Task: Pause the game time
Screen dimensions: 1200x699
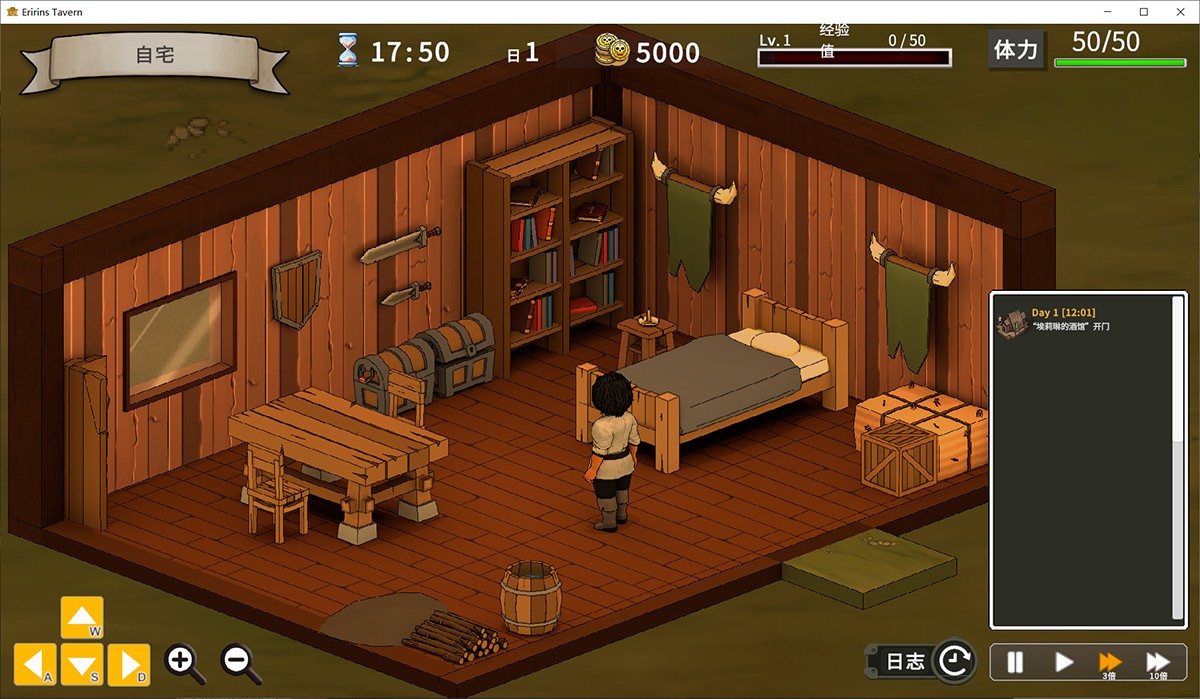Action: point(1015,661)
